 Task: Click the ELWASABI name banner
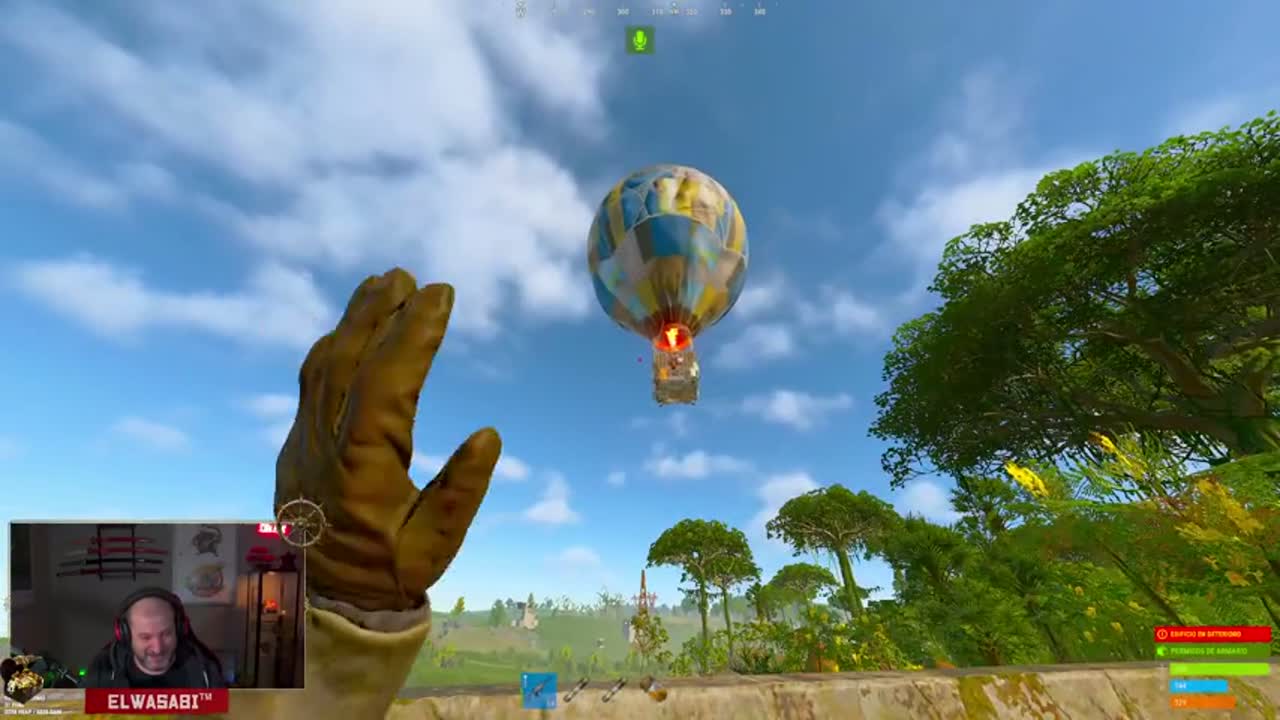(160, 700)
